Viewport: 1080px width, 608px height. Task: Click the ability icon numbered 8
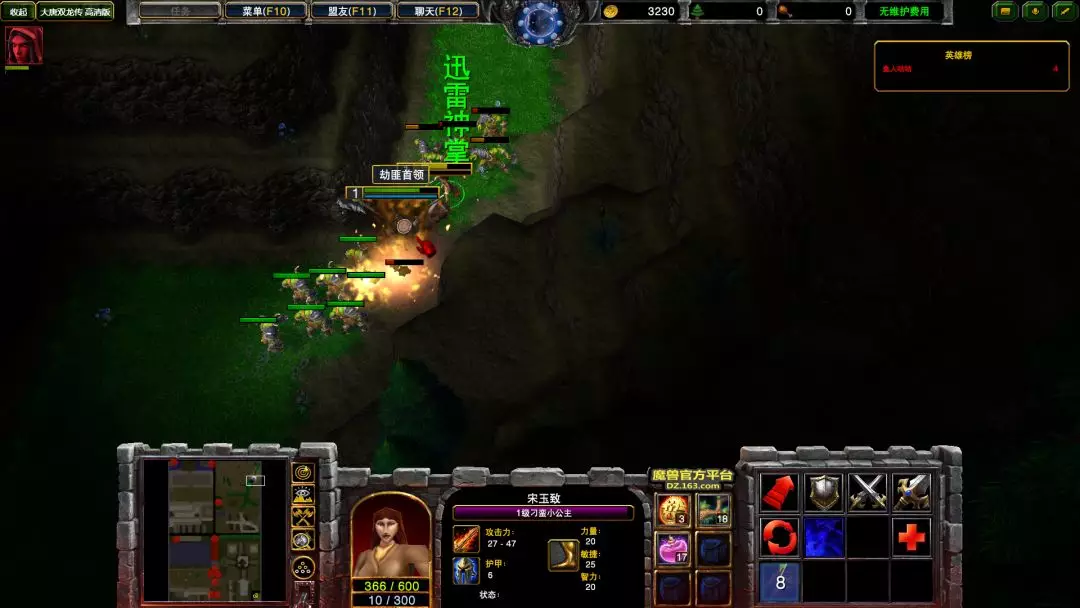coord(779,581)
